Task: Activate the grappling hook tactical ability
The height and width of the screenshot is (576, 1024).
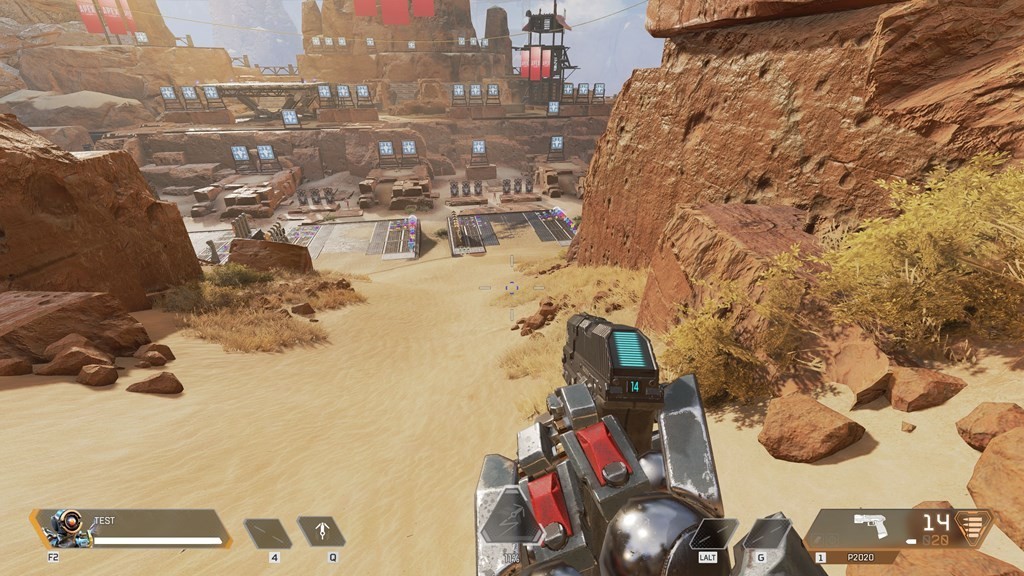Action: click(x=321, y=532)
